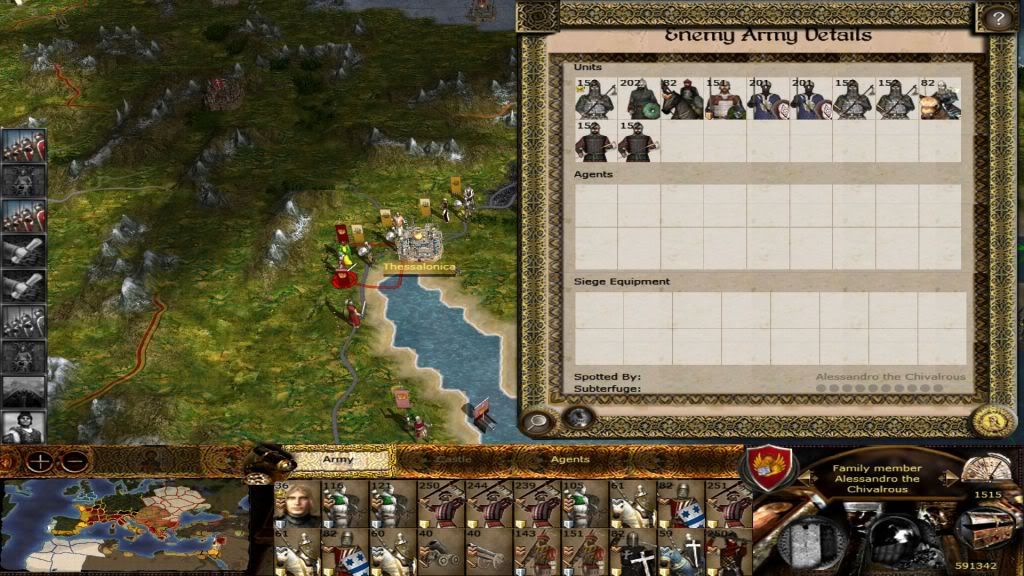1024x576 pixels.
Task: Switch to the Agents tab
Action: pyautogui.click(x=570, y=460)
